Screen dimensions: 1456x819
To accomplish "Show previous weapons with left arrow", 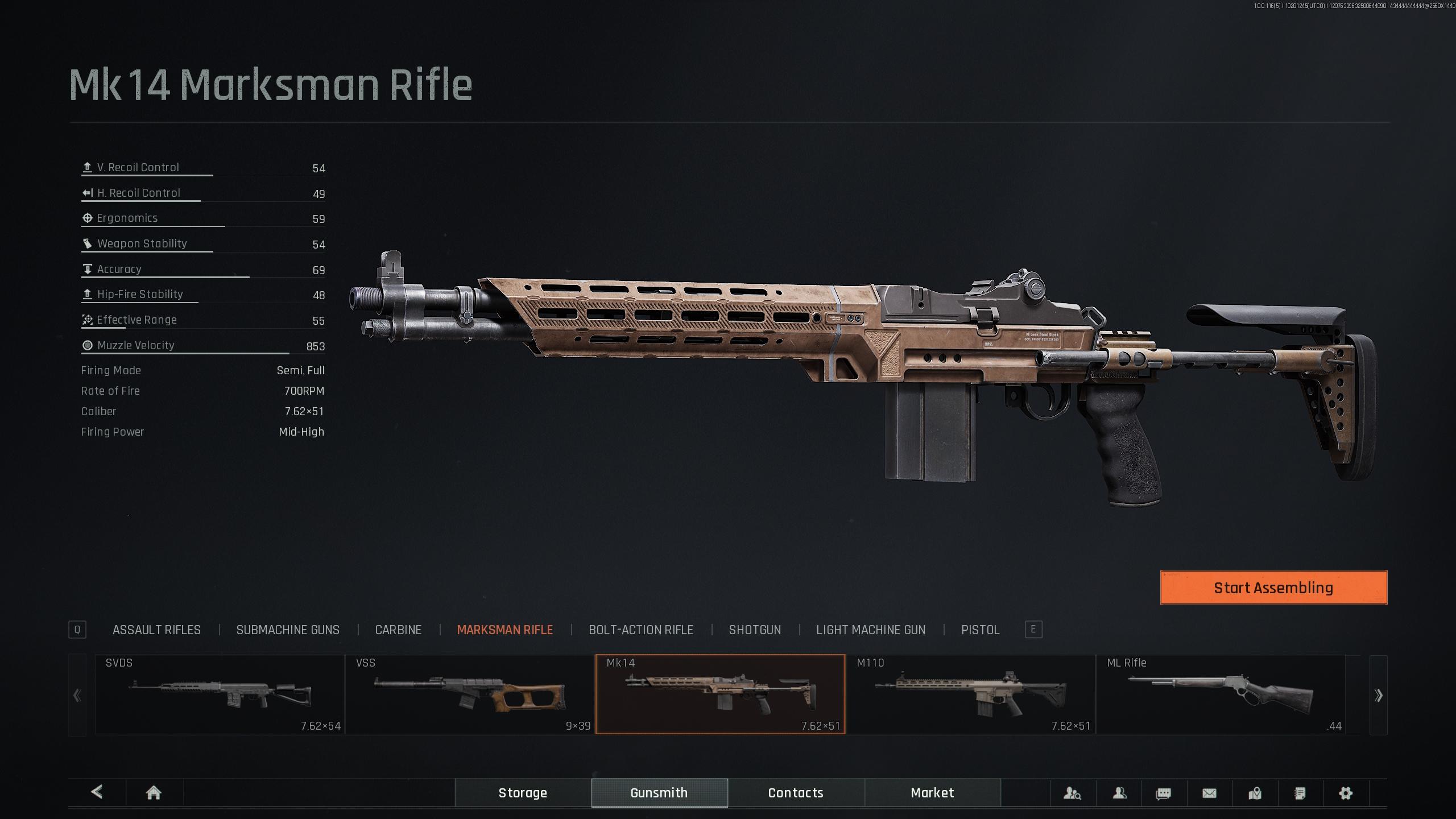I will 77,695.
